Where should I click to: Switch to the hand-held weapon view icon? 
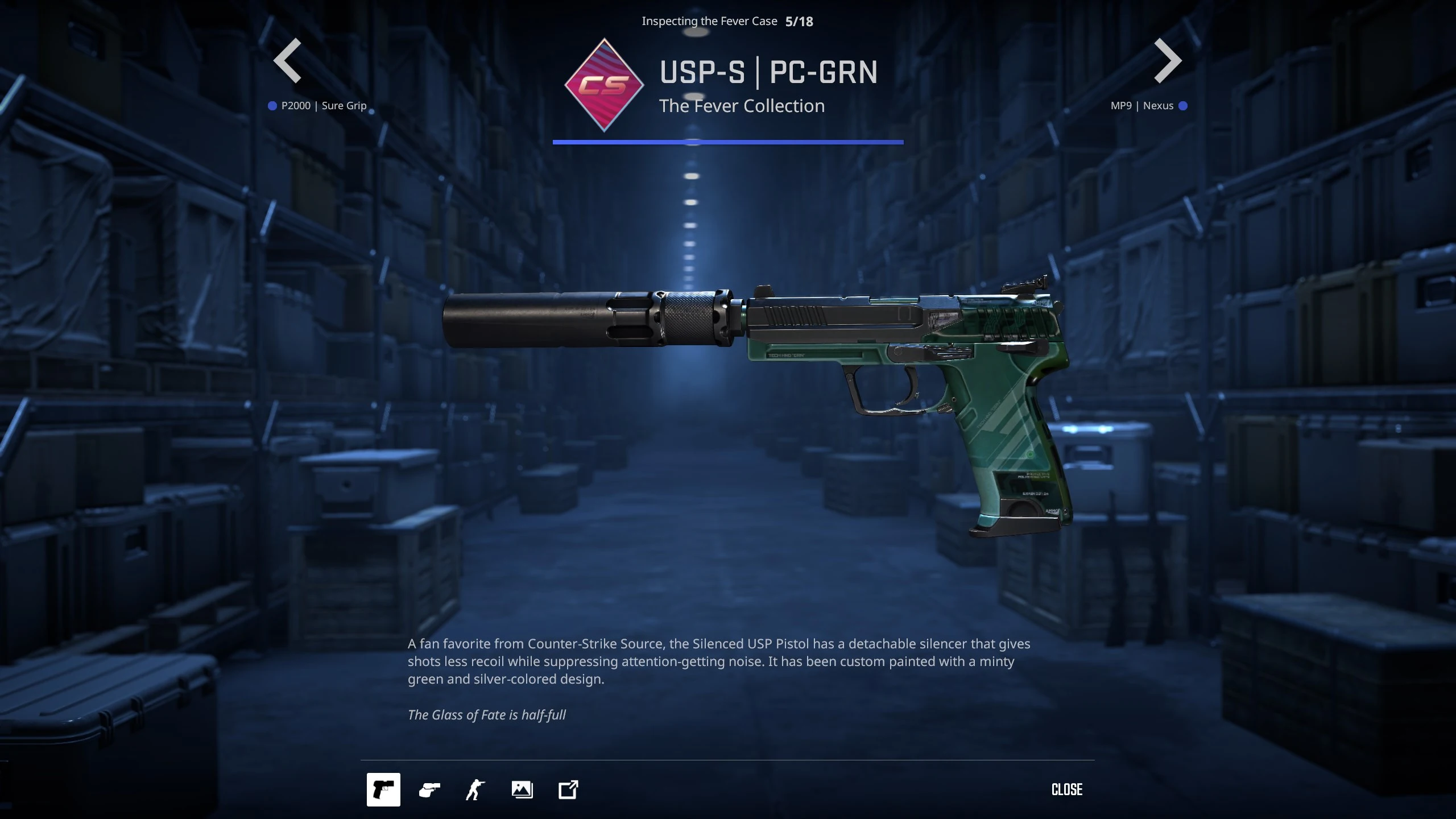429,789
